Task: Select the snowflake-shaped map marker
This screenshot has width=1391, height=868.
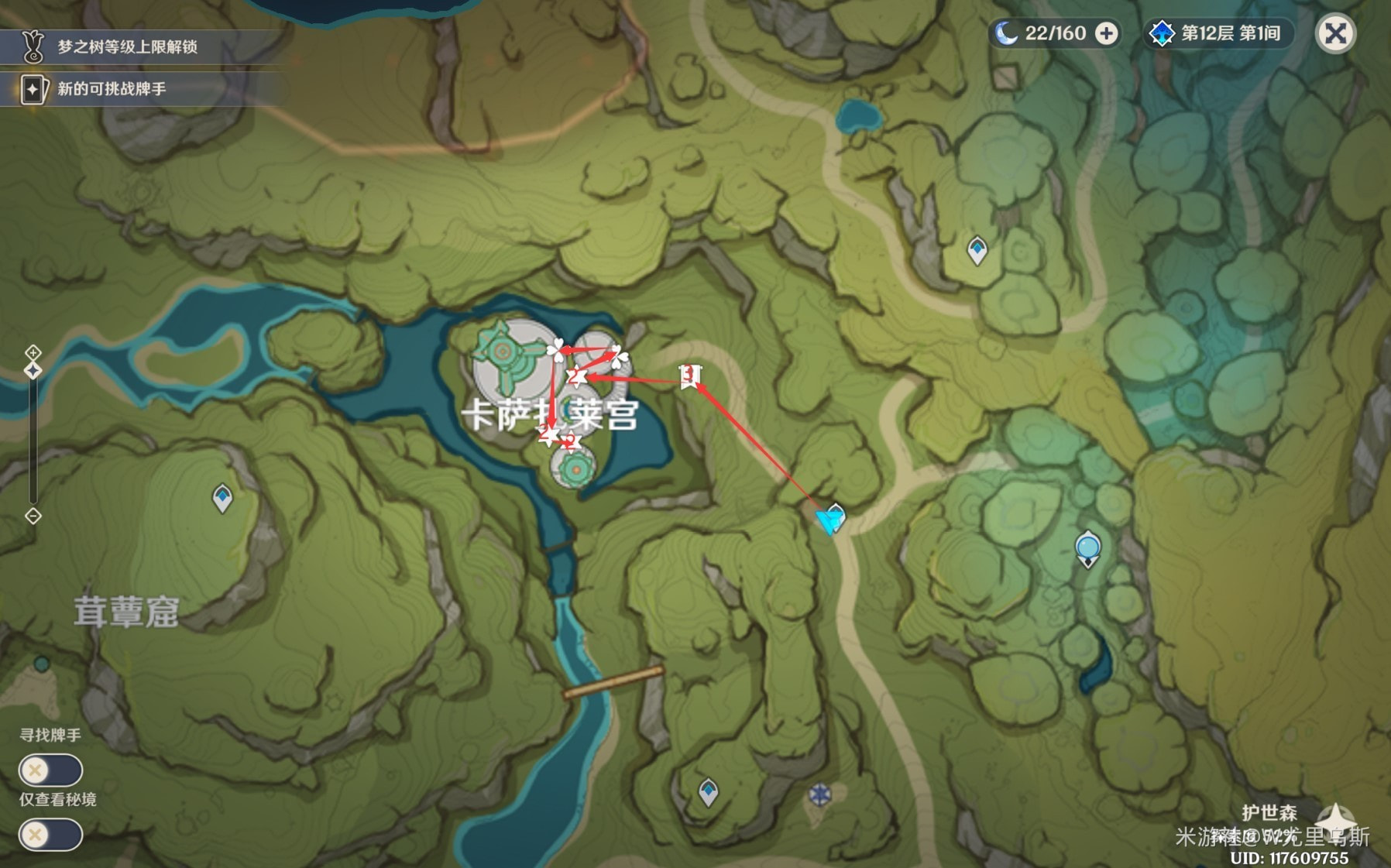Action: coord(819,794)
